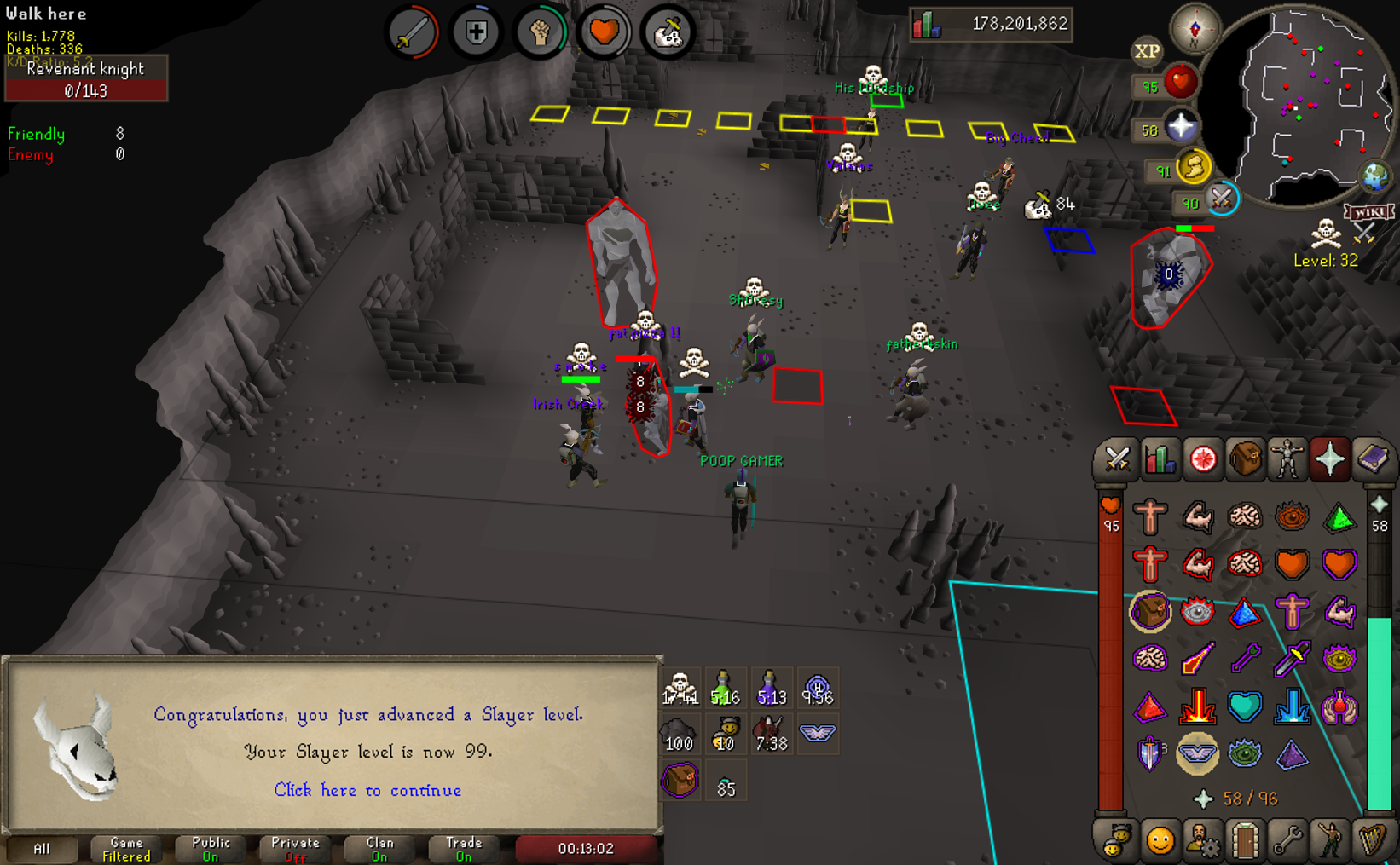Open the Spellbook tab
1400x865 pixels.
point(1372,459)
